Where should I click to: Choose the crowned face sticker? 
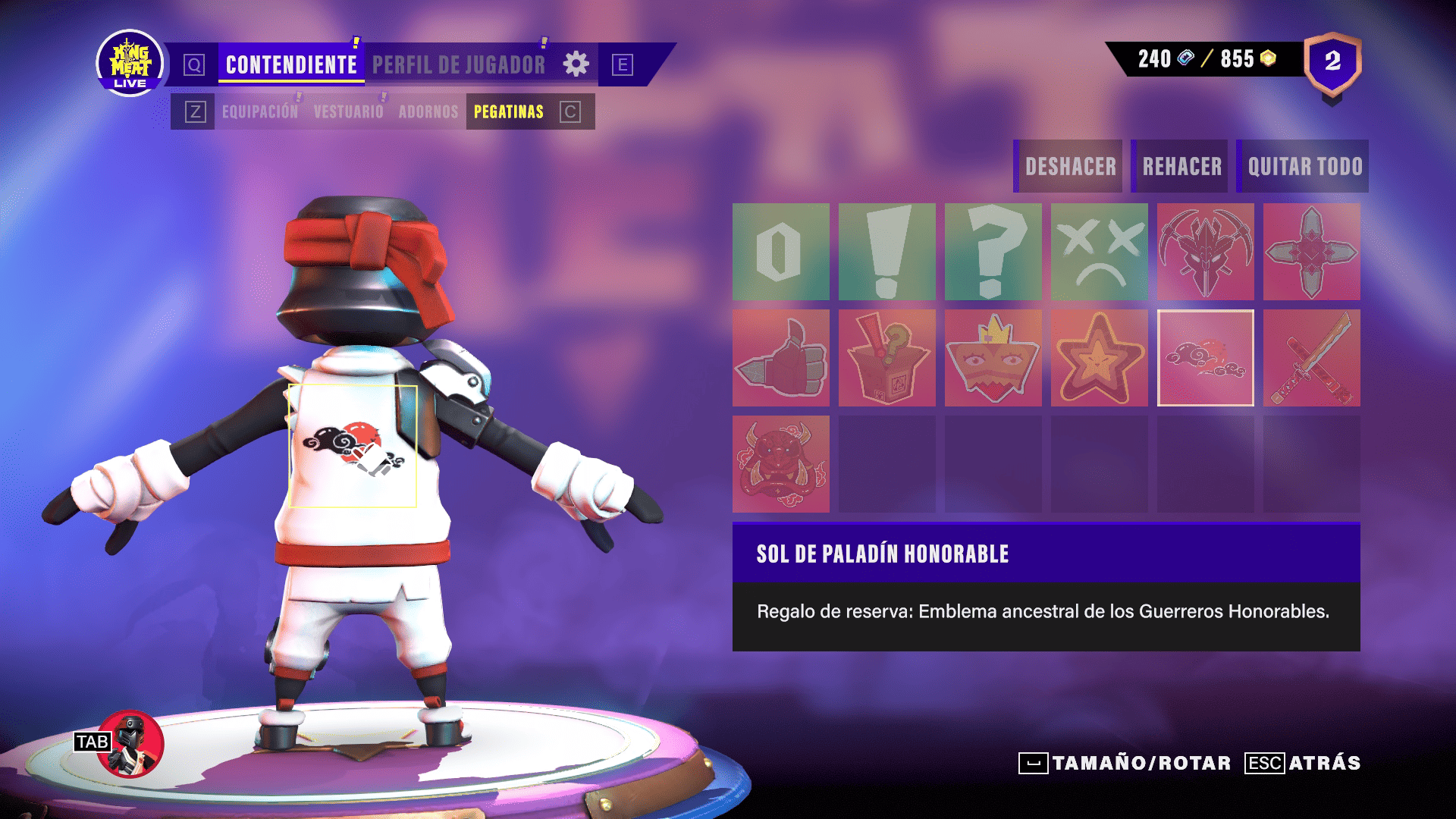click(993, 358)
